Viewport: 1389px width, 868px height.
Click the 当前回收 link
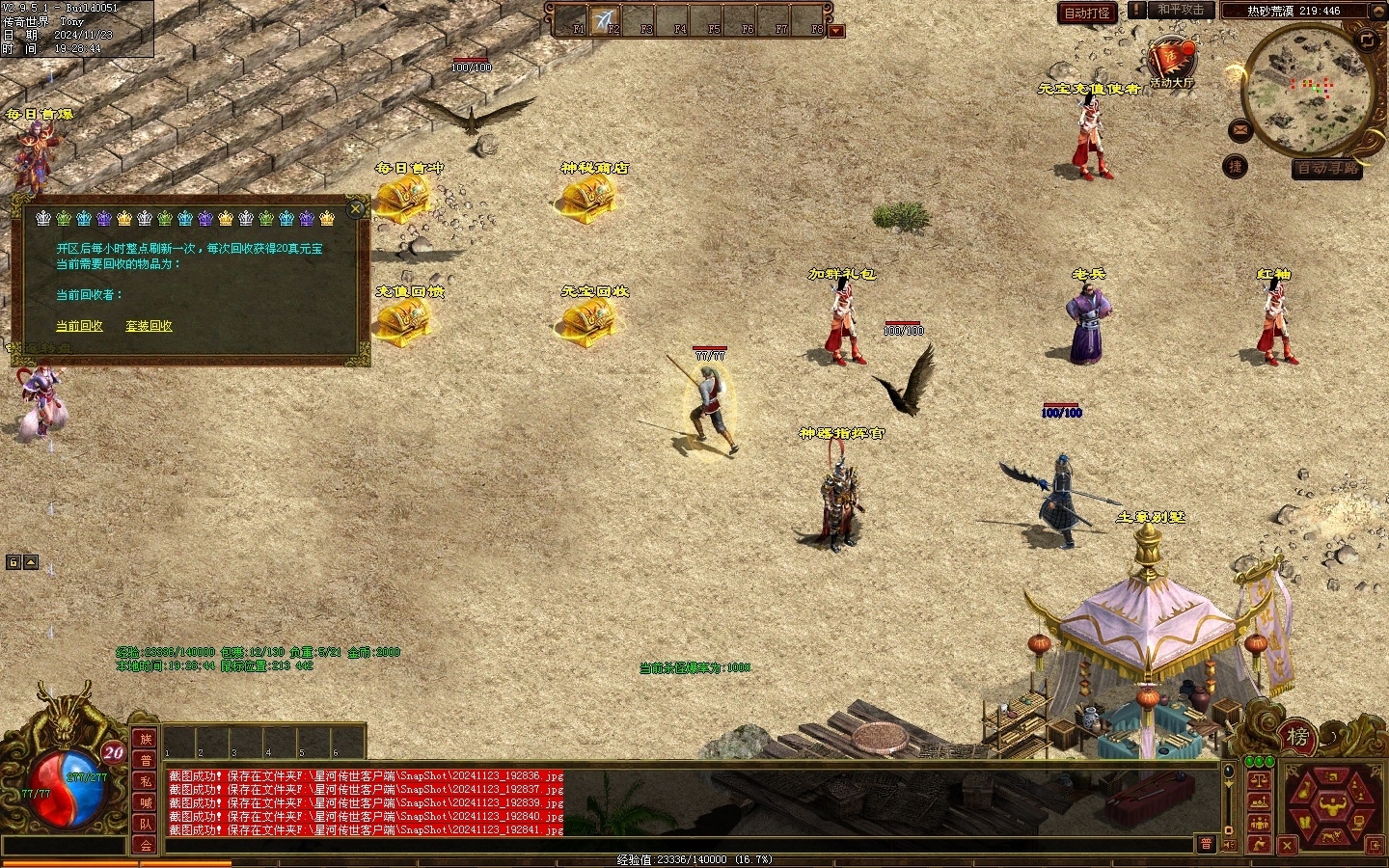pos(79,326)
